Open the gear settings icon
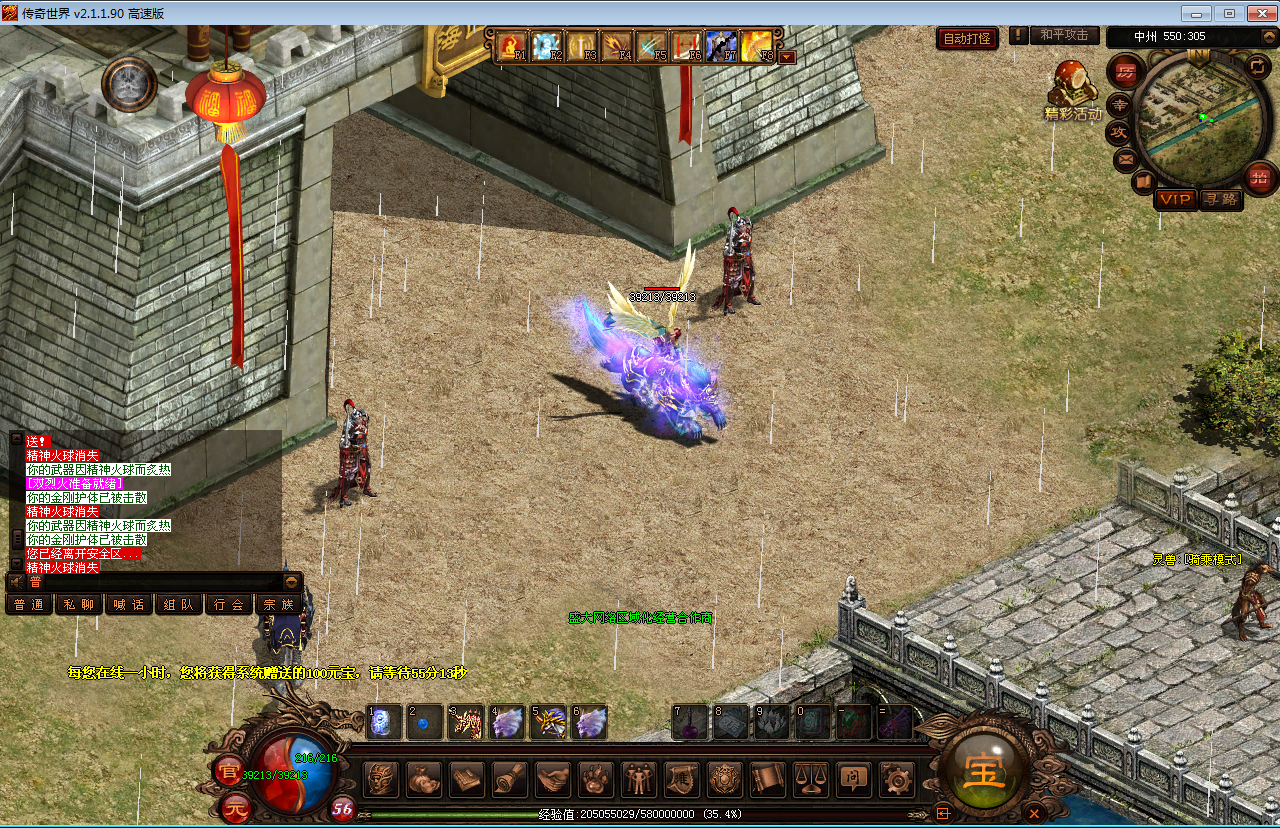The width and height of the screenshot is (1280, 828). pos(896,778)
